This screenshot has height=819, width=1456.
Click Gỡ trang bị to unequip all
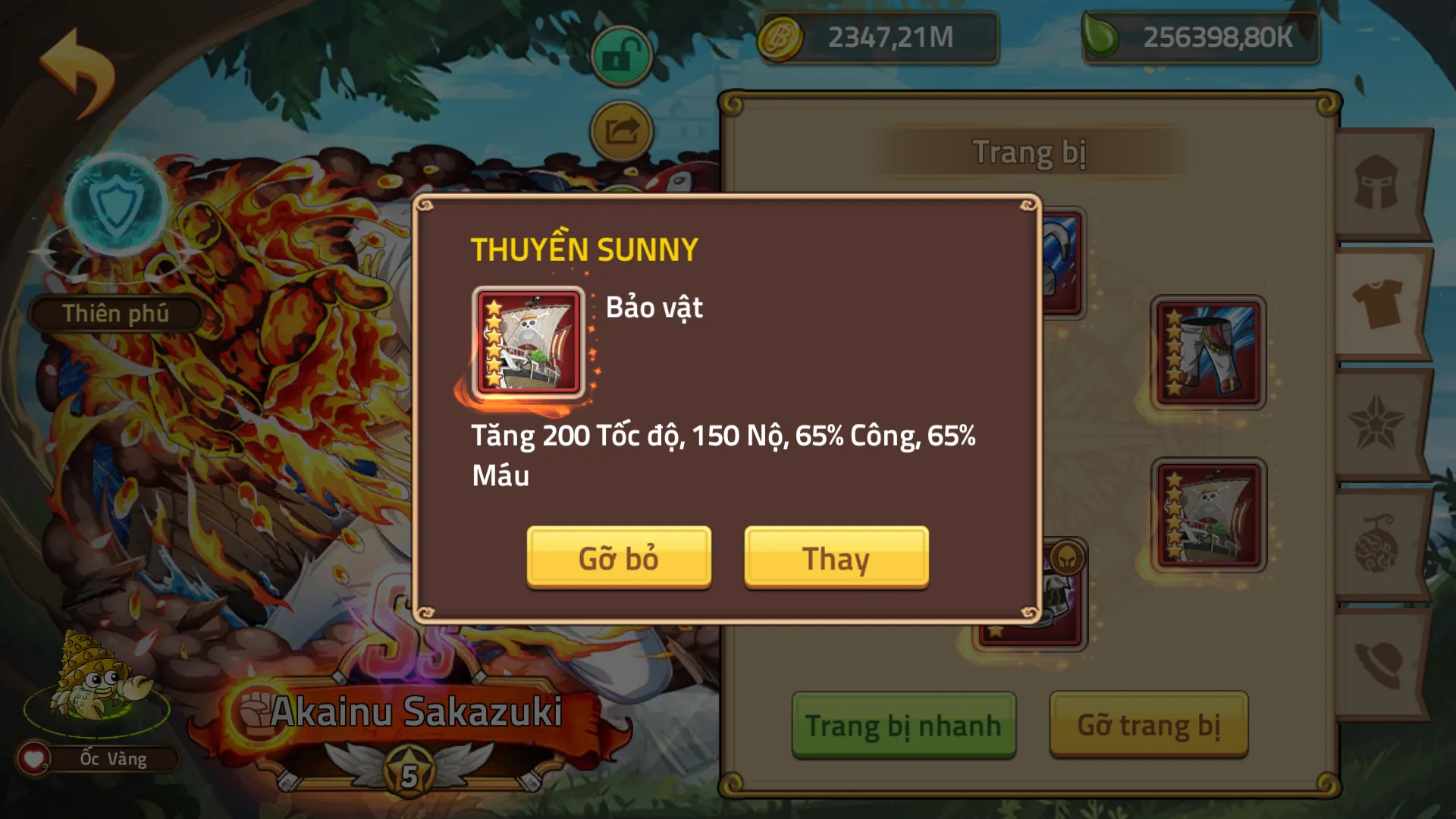[1148, 724]
